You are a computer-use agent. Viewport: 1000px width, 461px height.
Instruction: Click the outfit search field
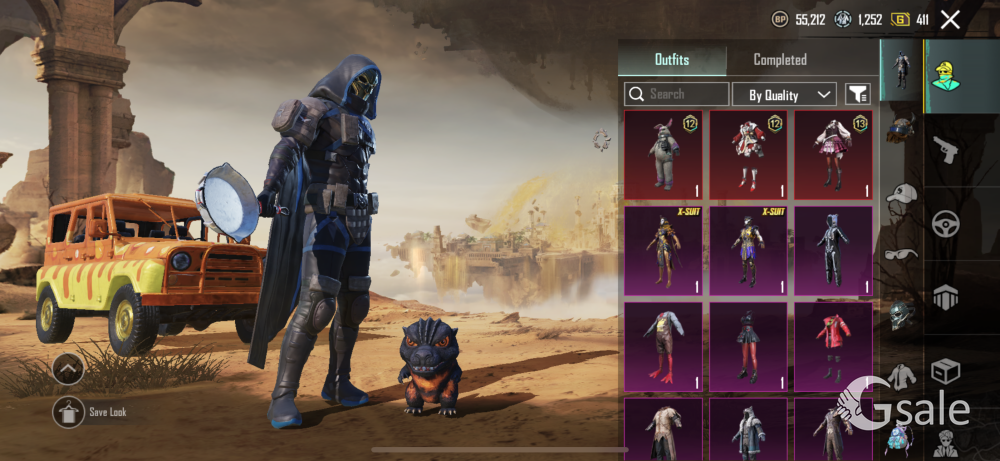pos(677,94)
